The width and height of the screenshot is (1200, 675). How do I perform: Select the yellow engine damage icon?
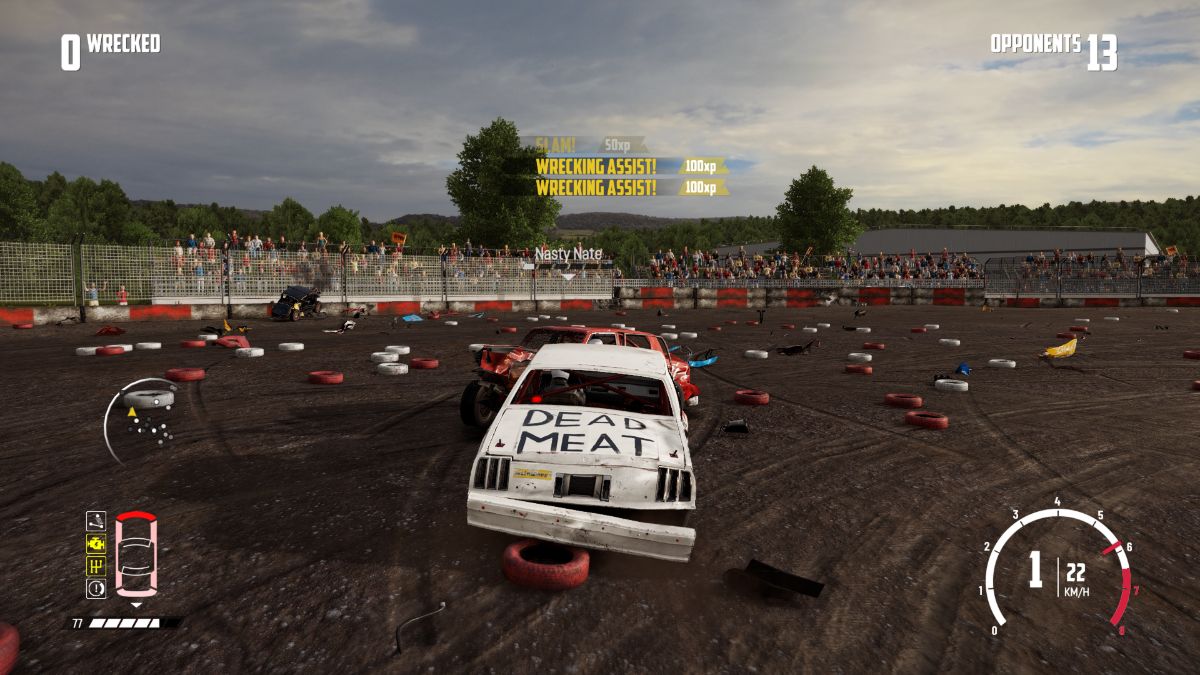[x=96, y=543]
